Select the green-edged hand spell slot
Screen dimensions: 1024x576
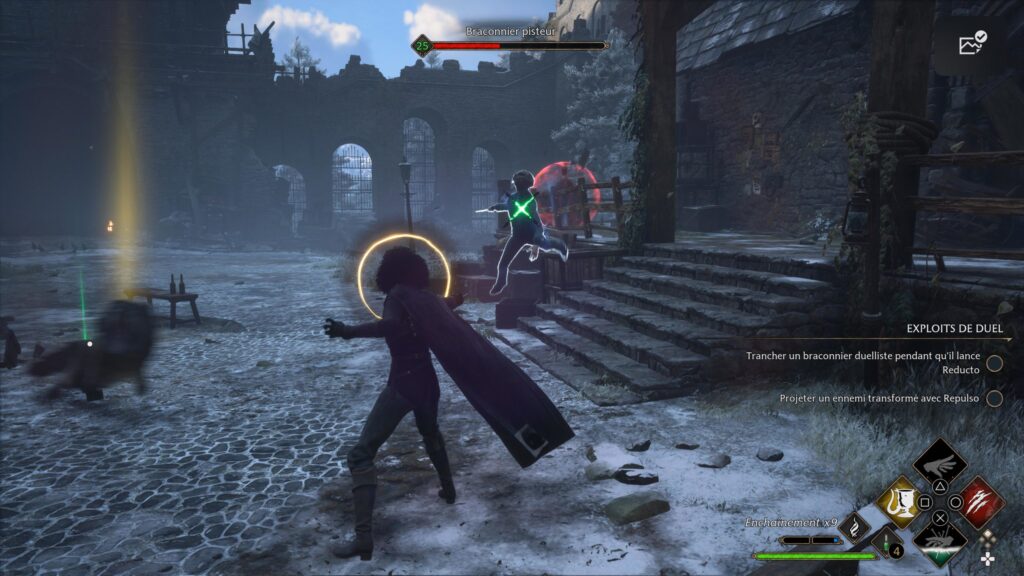pyautogui.click(x=939, y=543)
